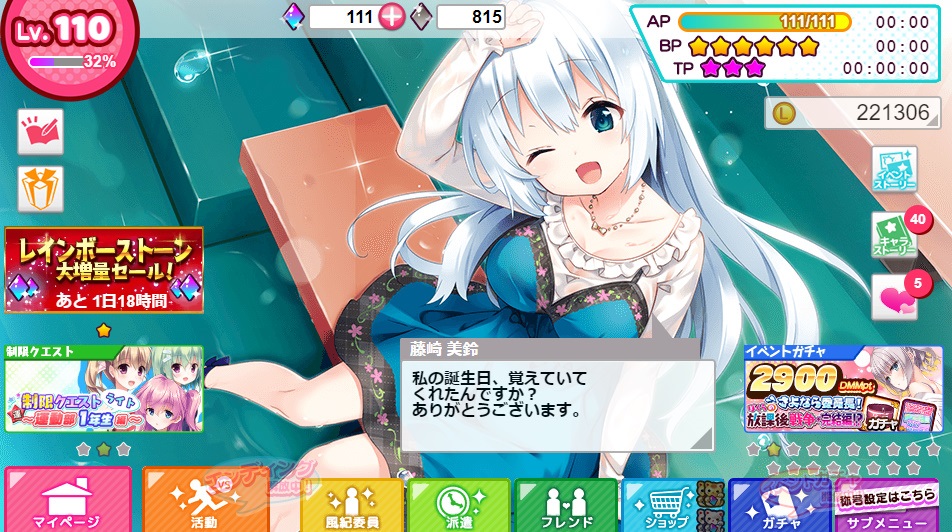Open the フレンド friends menu
Image resolution: width=952 pixels, height=532 pixels.
(566, 504)
